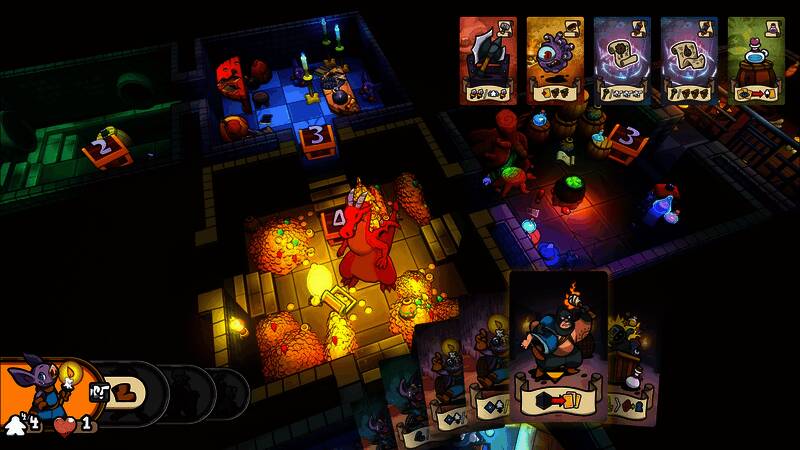Choose the purple one-eyed monster card
The image size is (800, 450).
click(x=555, y=60)
